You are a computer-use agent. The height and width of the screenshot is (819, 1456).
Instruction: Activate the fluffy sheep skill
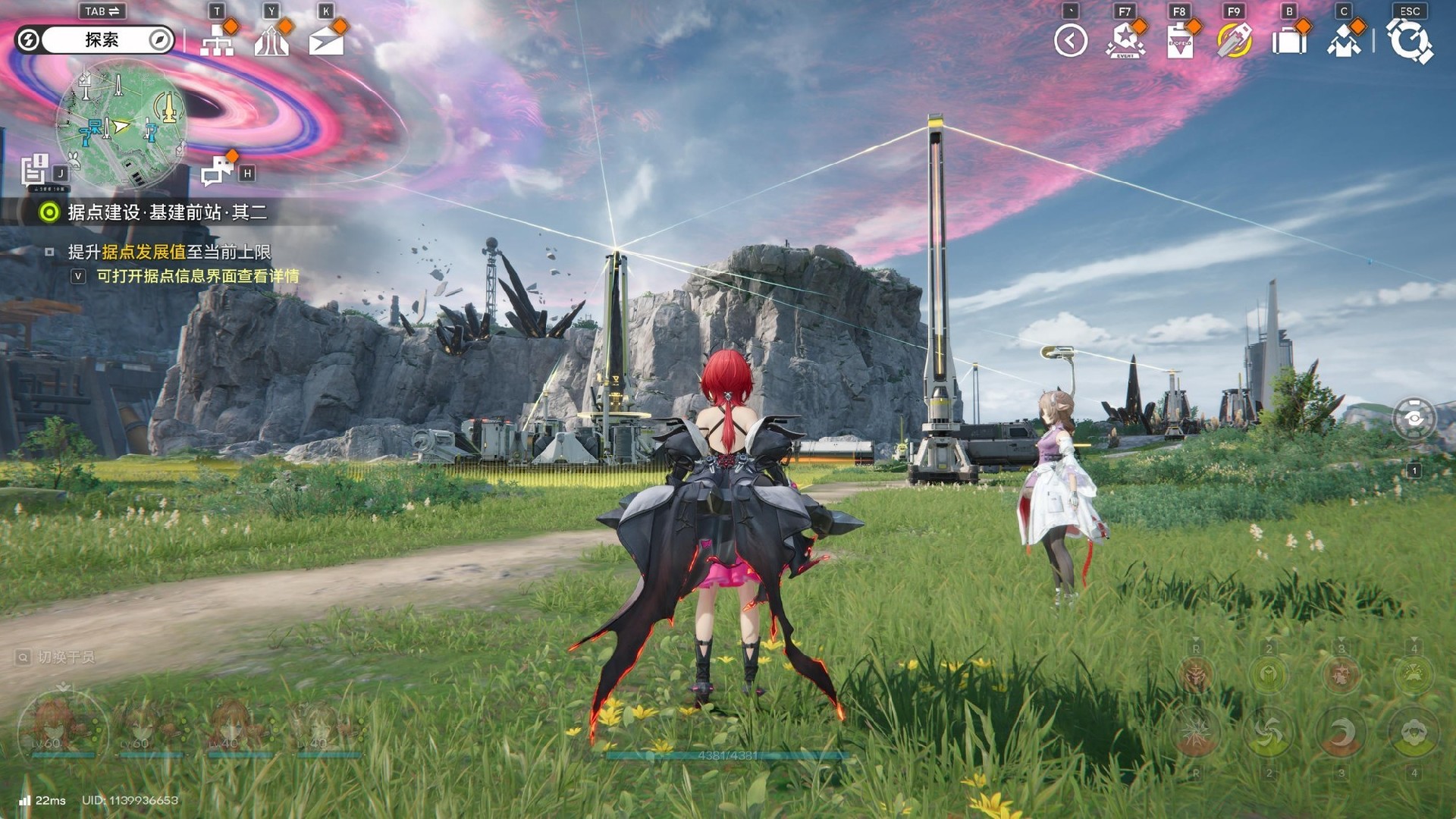coord(1413,733)
